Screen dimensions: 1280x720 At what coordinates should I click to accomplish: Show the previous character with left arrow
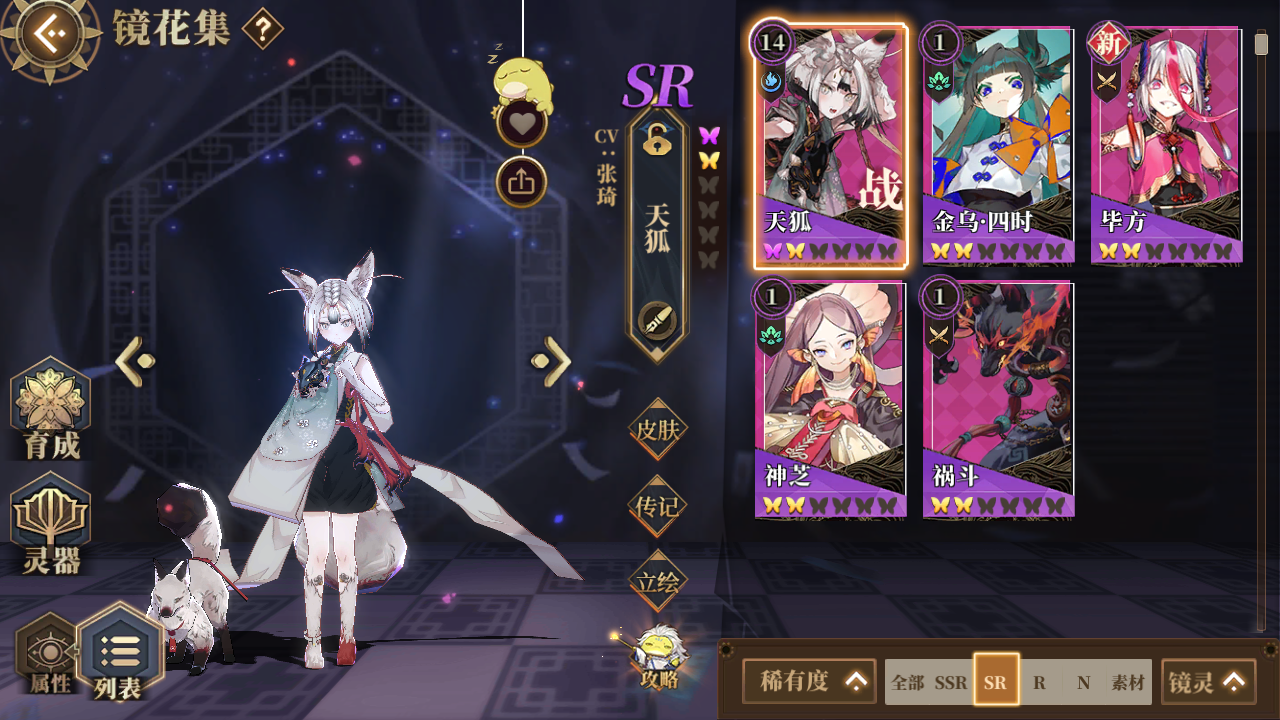[x=135, y=362]
